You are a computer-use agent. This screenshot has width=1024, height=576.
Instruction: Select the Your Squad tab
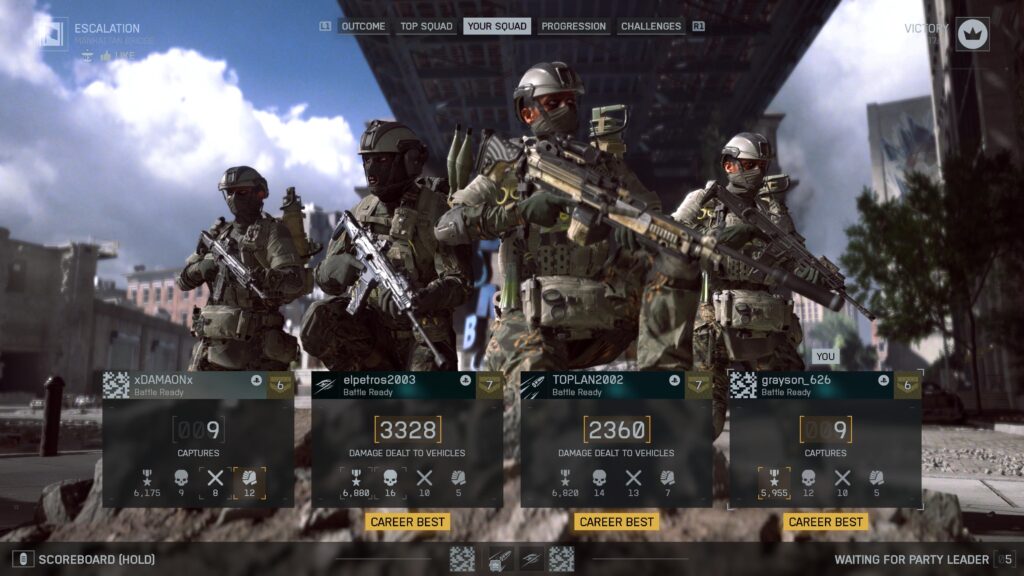(497, 26)
